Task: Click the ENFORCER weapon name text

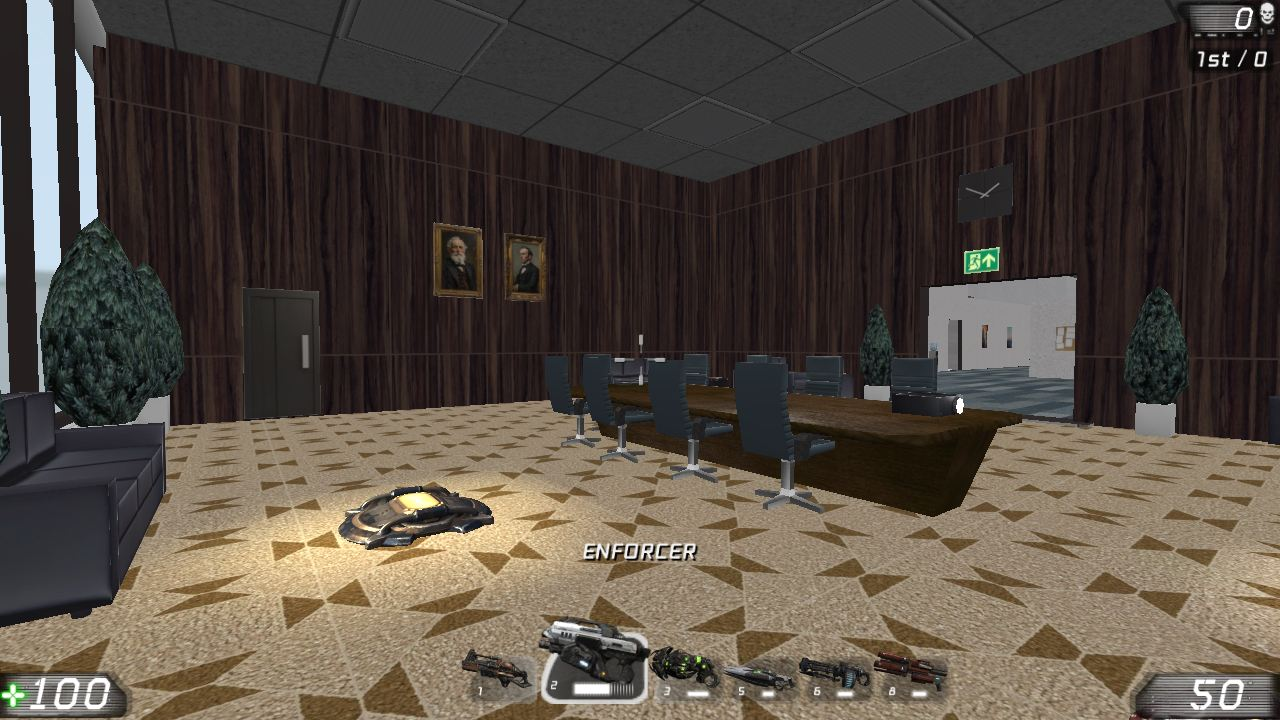Action: 641,549
